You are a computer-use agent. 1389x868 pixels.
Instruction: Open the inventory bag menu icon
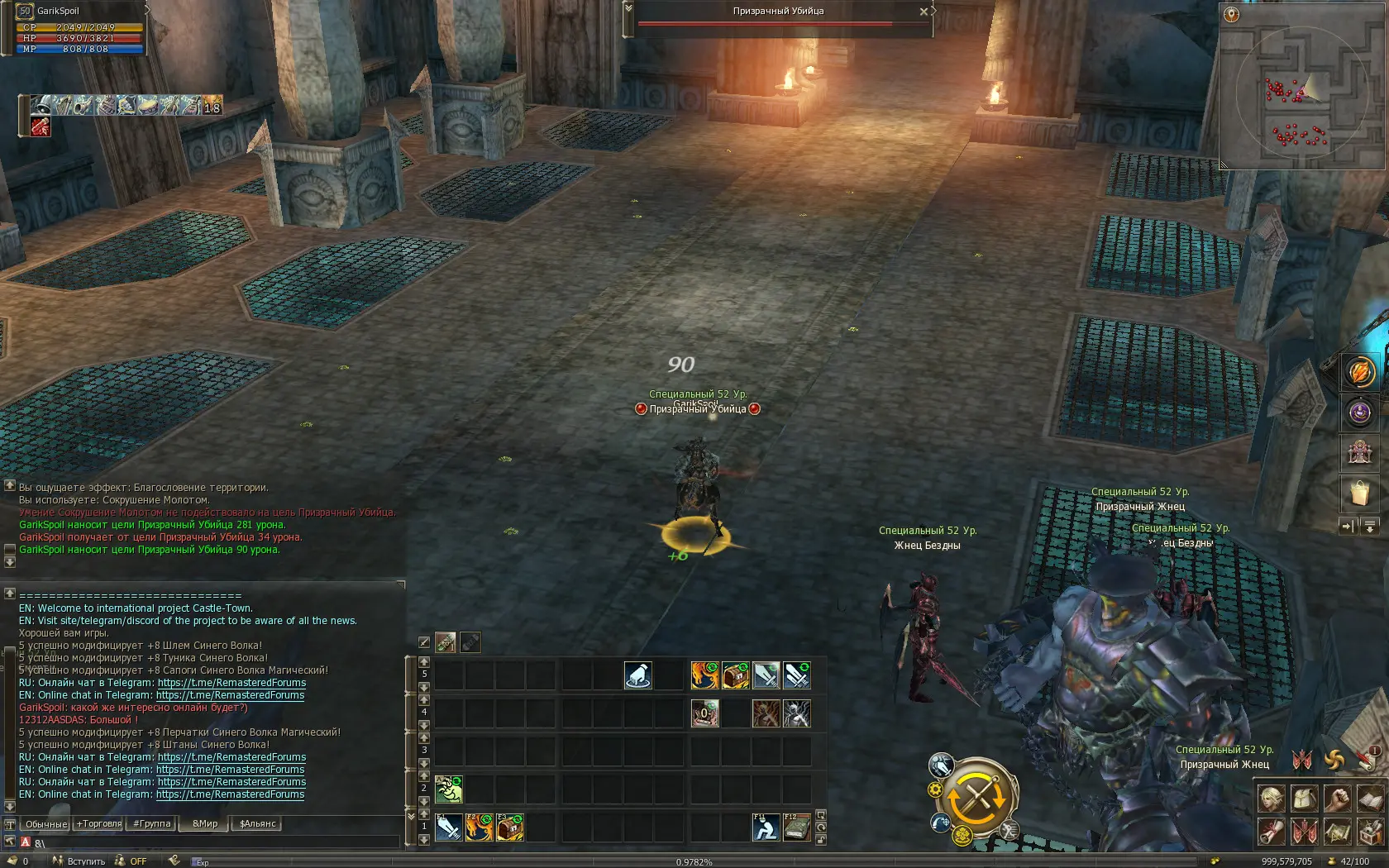(x=1304, y=799)
